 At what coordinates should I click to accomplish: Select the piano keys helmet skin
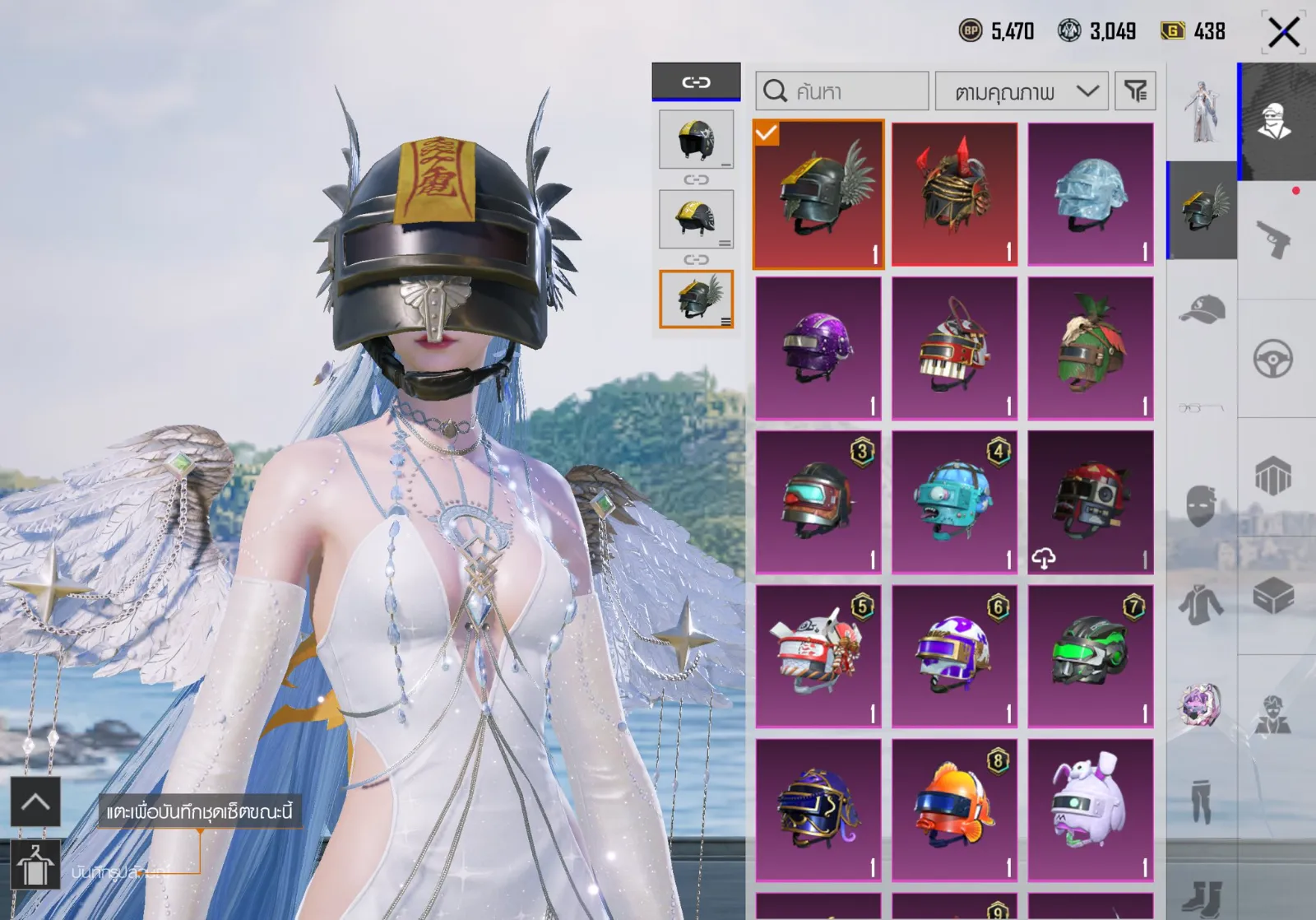point(954,348)
